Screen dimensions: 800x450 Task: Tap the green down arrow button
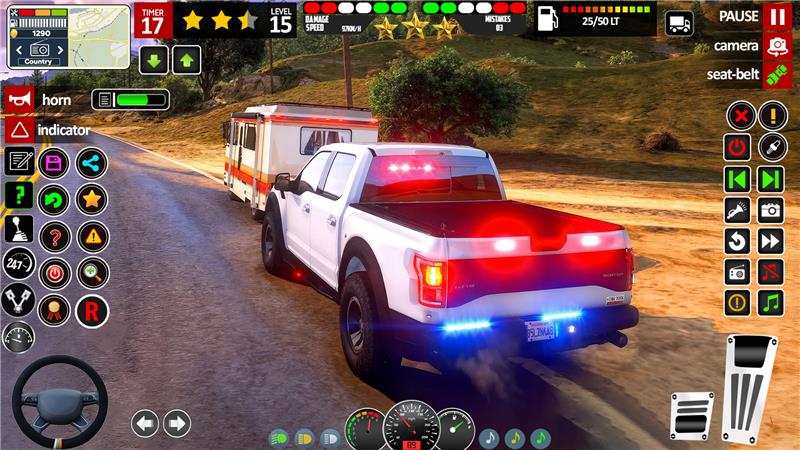153,60
